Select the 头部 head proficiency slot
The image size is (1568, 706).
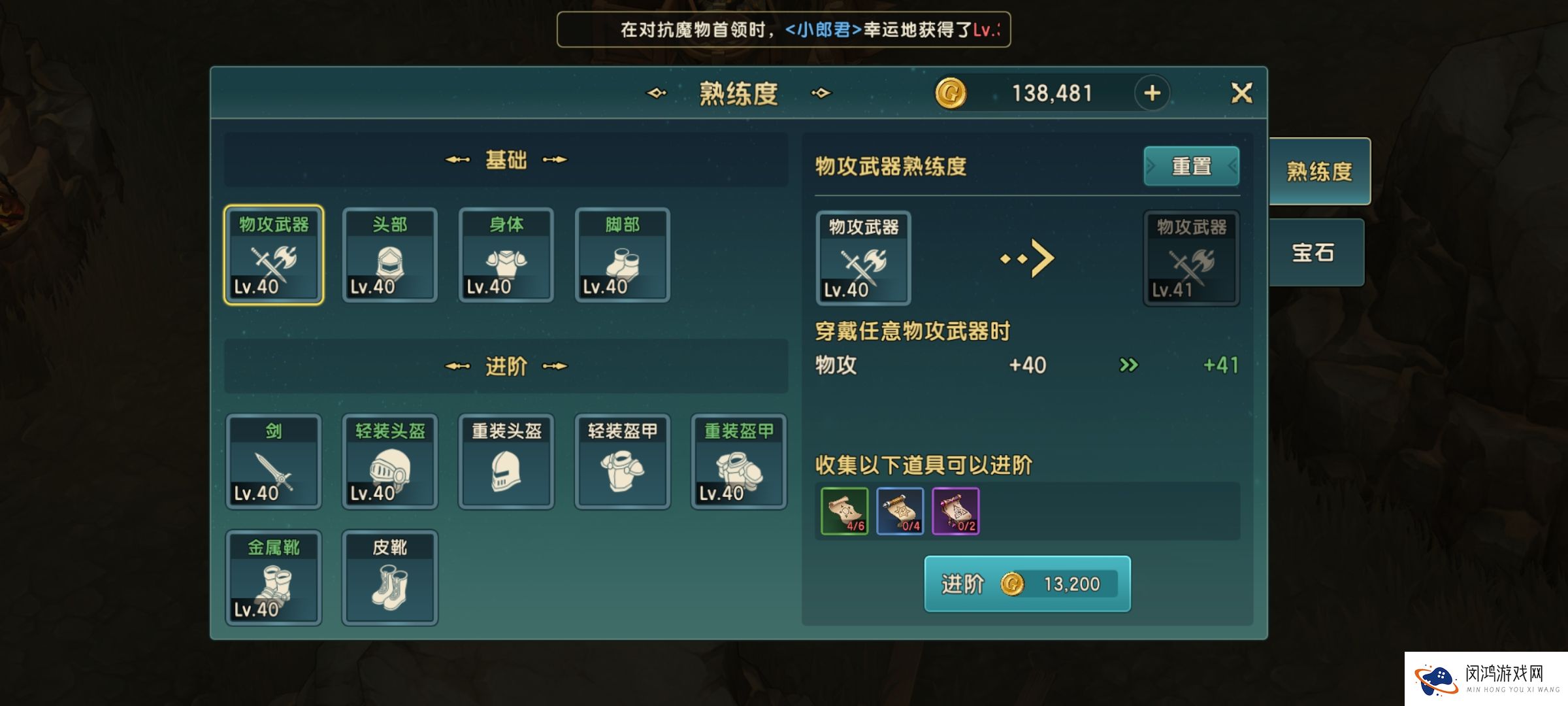tap(389, 255)
